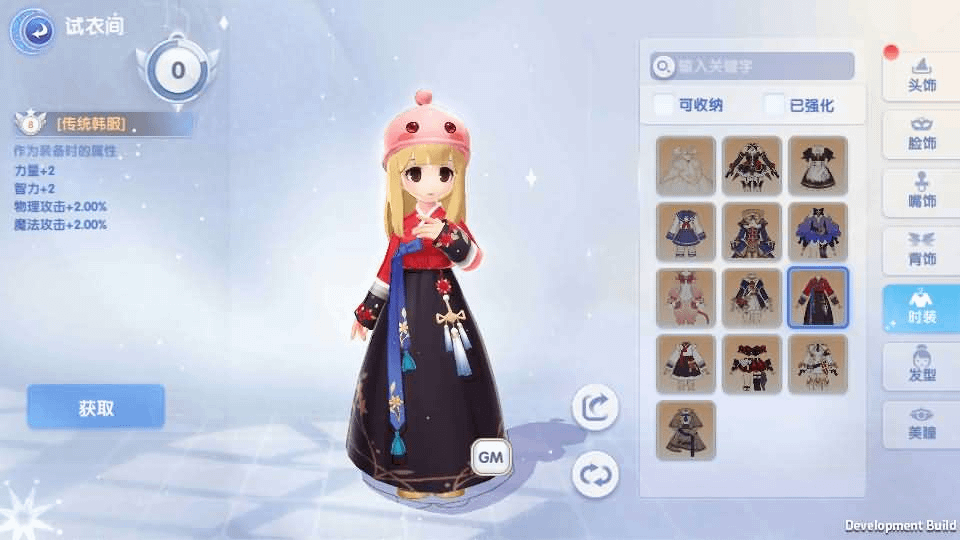
Task: Select the red and black hanbok thumbnail
Action: coord(818,298)
